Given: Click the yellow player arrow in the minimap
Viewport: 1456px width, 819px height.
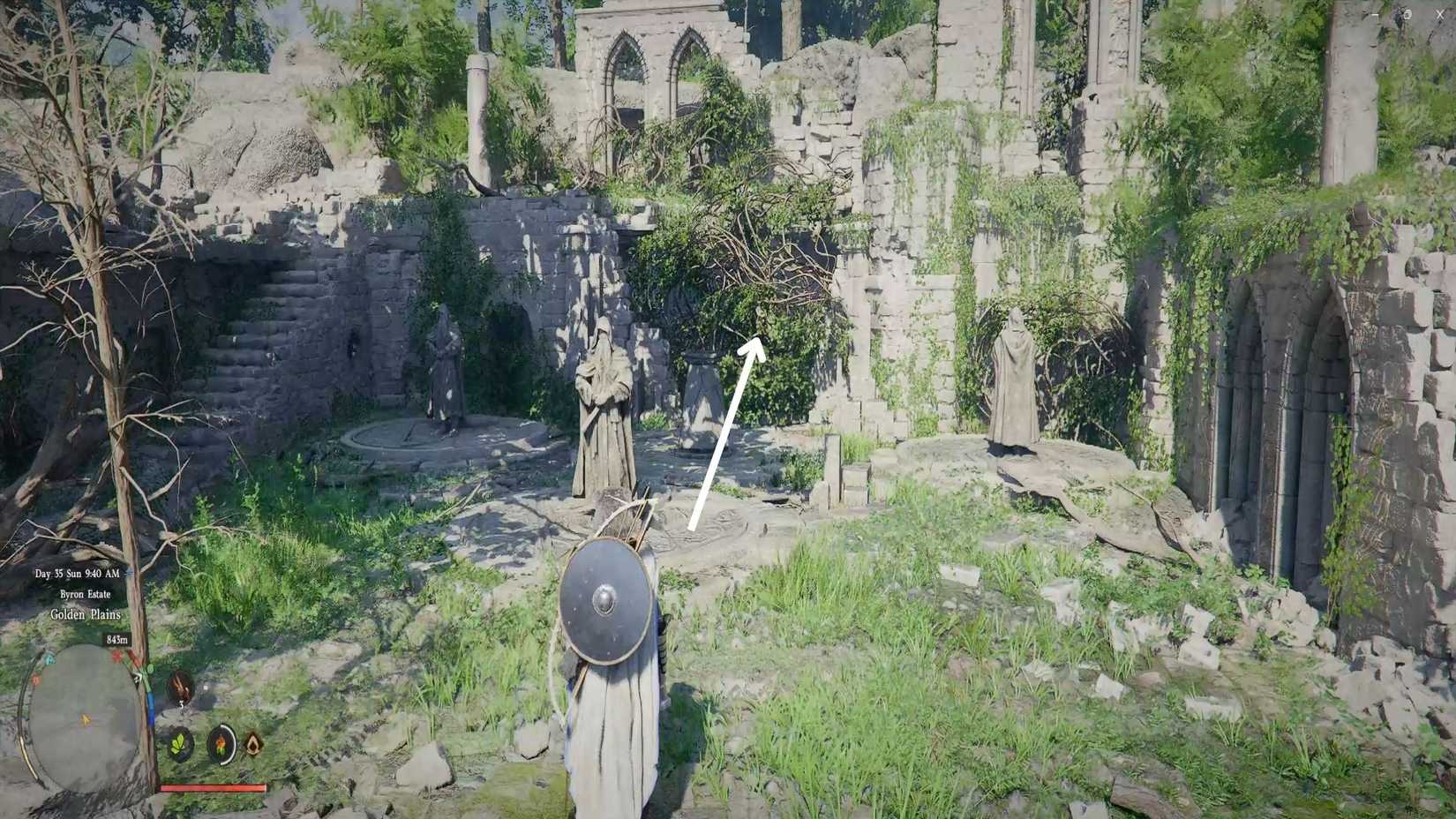Looking at the screenshot, I should 85,718.
